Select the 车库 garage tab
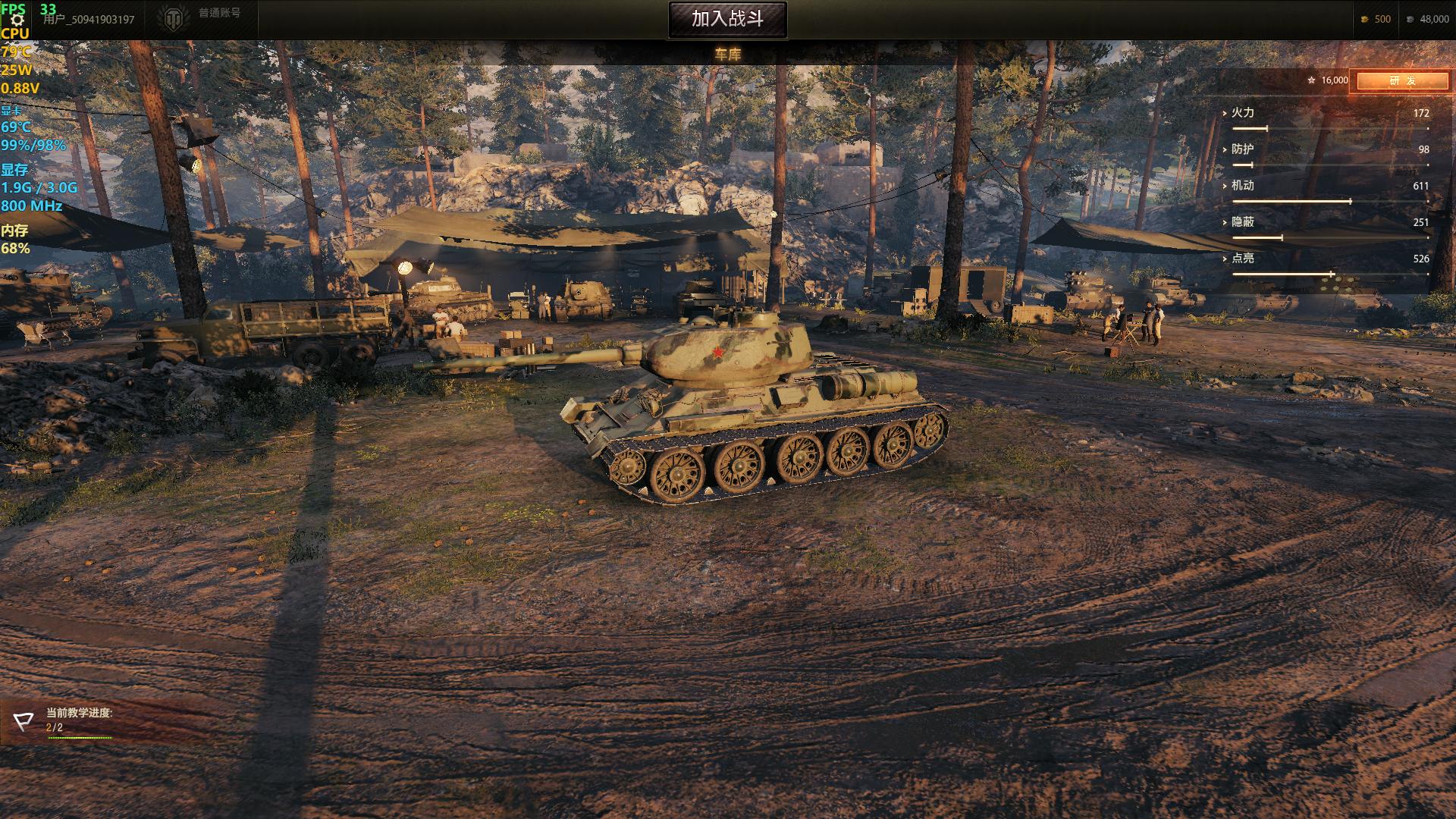 [726, 55]
